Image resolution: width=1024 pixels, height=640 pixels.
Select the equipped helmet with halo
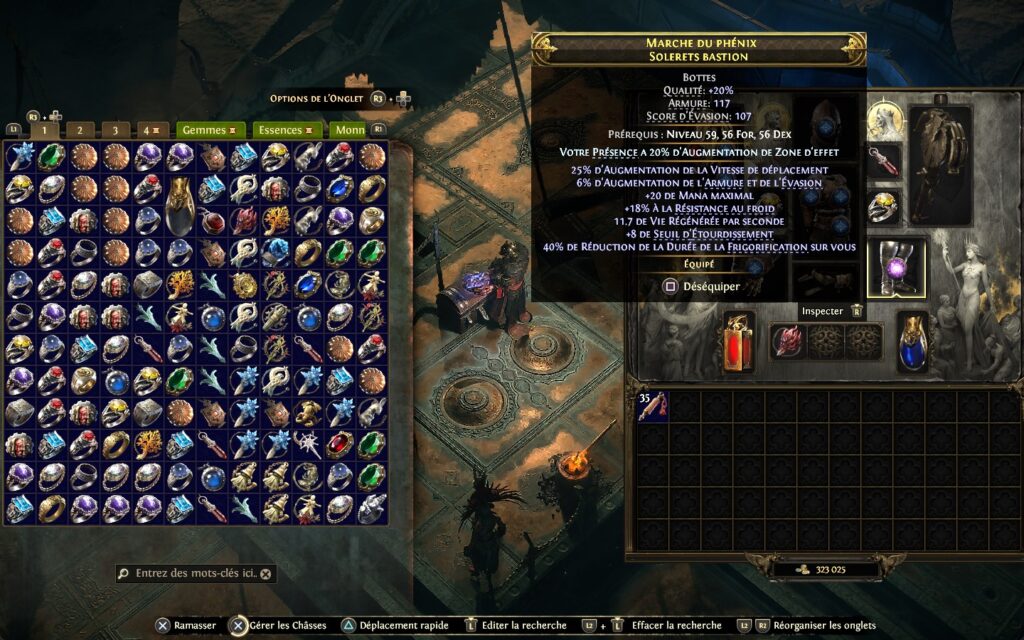pyautogui.click(x=883, y=121)
